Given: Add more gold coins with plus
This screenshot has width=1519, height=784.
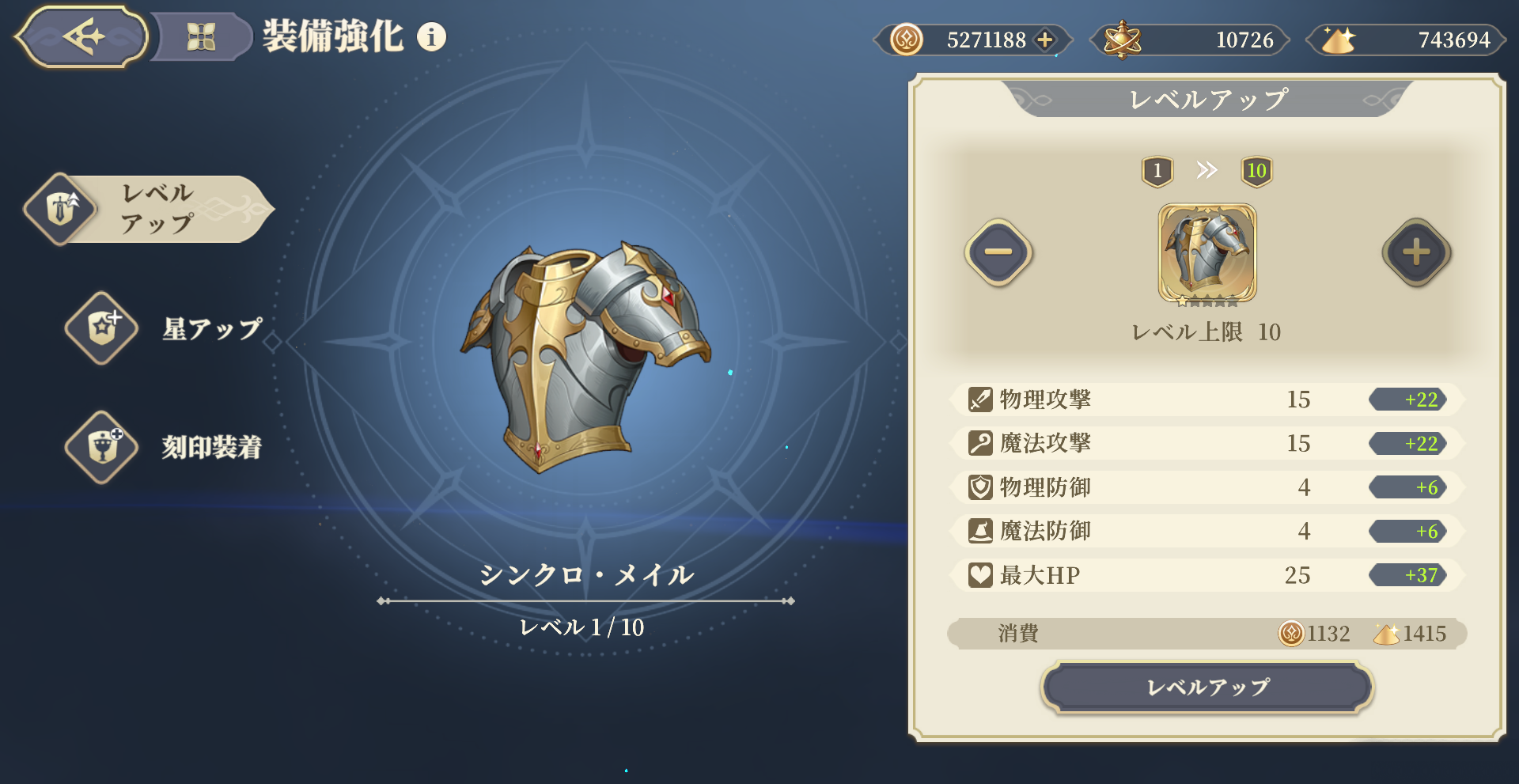Looking at the screenshot, I should [x=1045, y=40].
